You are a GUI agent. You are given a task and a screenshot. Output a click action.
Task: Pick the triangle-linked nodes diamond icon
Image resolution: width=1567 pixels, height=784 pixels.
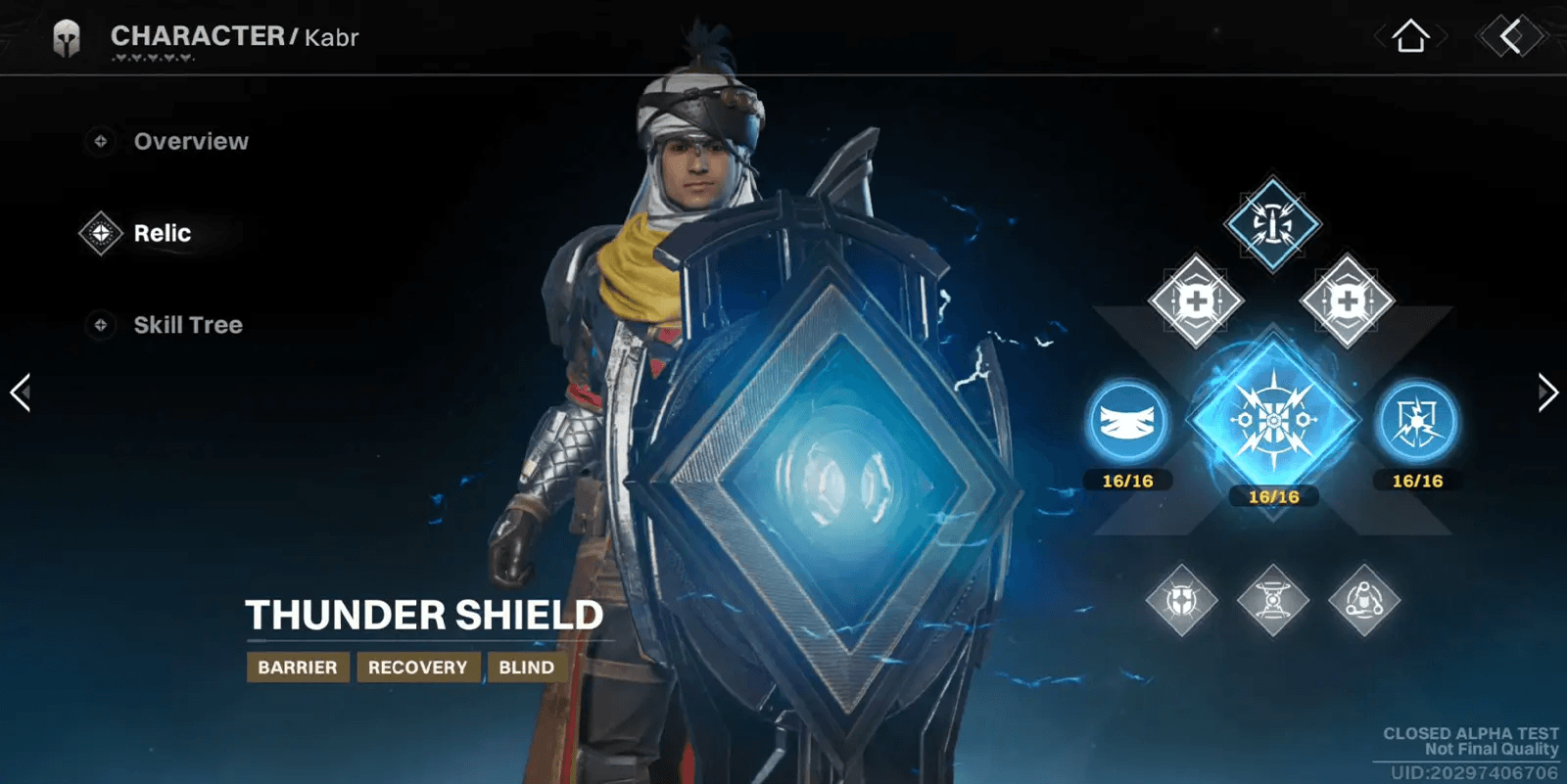(1363, 600)
